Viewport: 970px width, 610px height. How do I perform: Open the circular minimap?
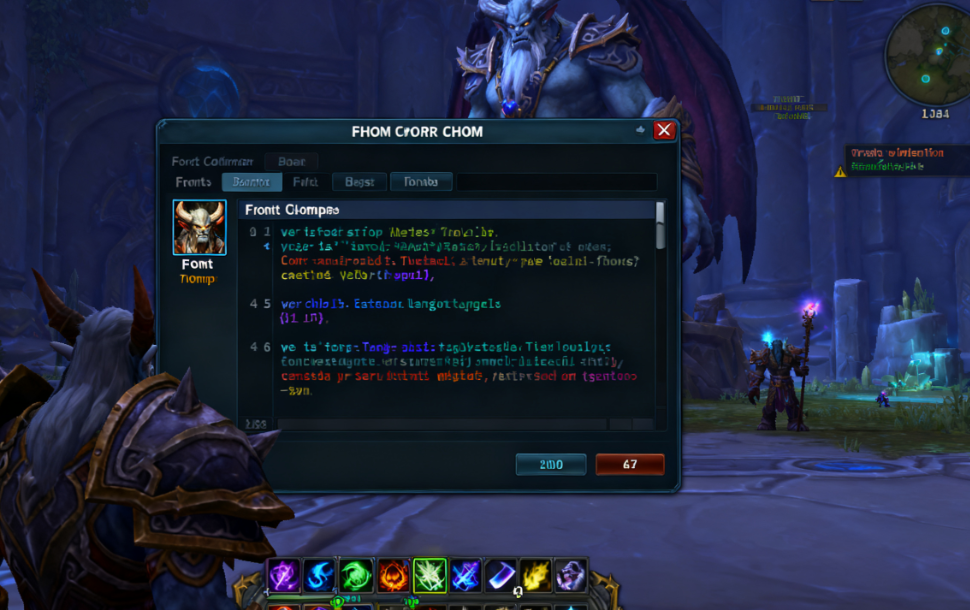pyautogui.click(x=927, y=57)
